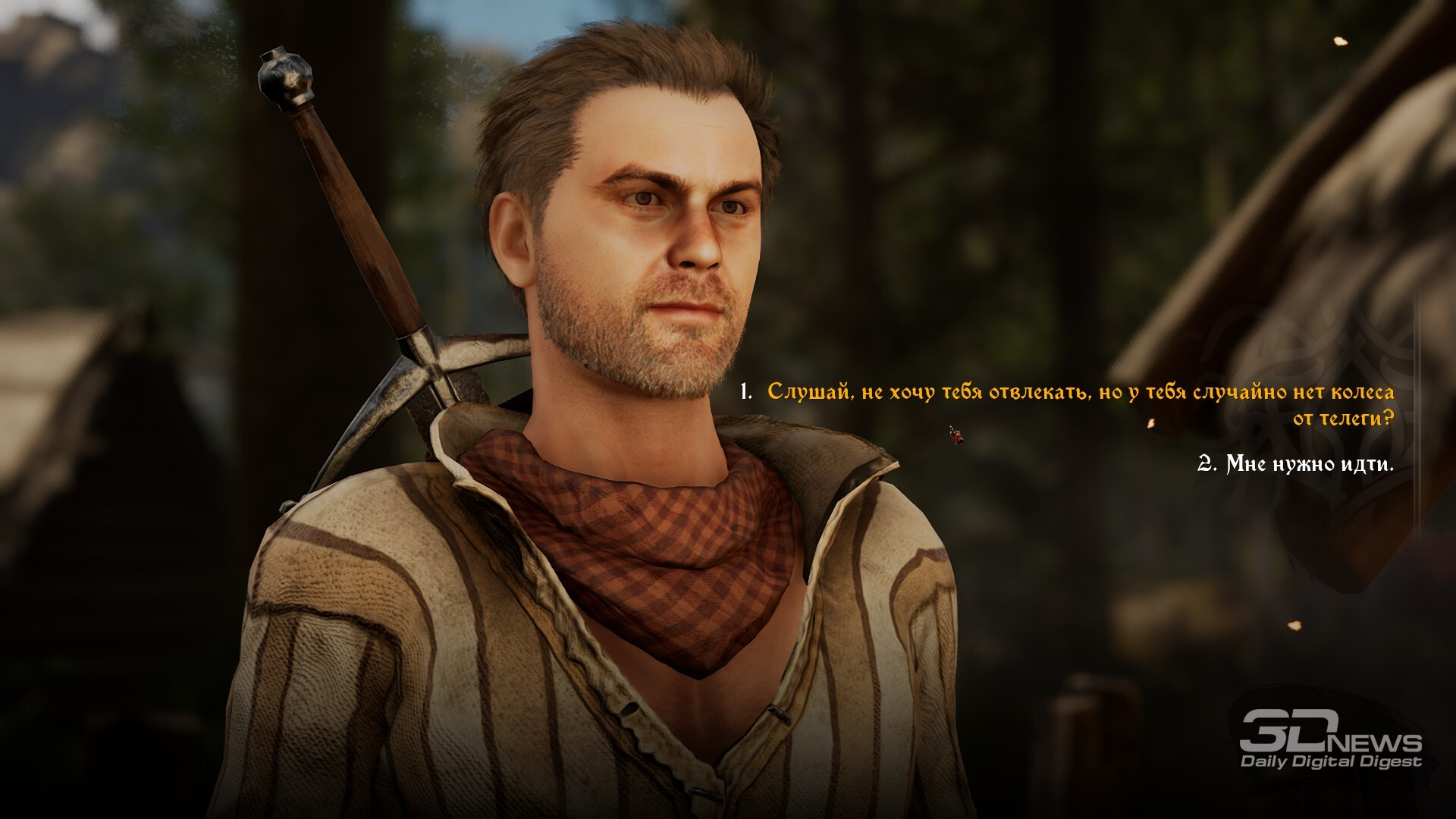Ask about the cart wheel
The height and width of the screenshot is (819, 1456).
tap(1080, 404)
